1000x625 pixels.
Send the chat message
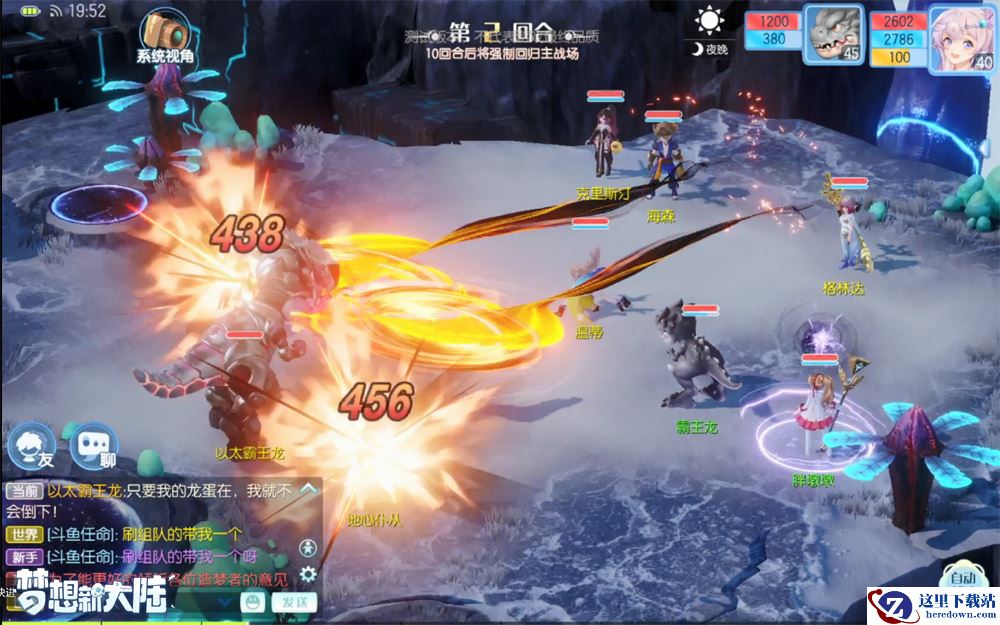295,602
